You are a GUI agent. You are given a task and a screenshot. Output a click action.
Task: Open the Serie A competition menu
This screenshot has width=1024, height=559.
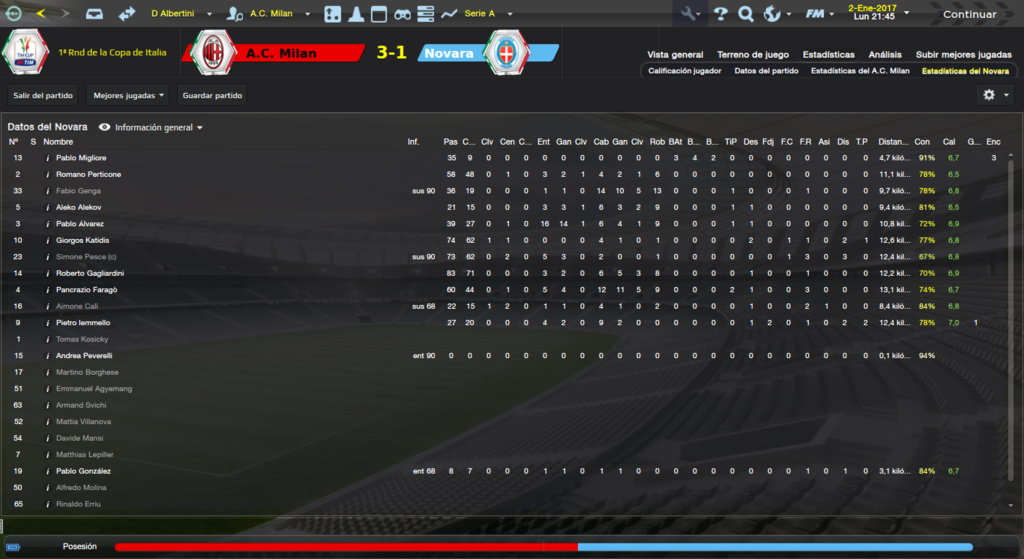point(487,14)
